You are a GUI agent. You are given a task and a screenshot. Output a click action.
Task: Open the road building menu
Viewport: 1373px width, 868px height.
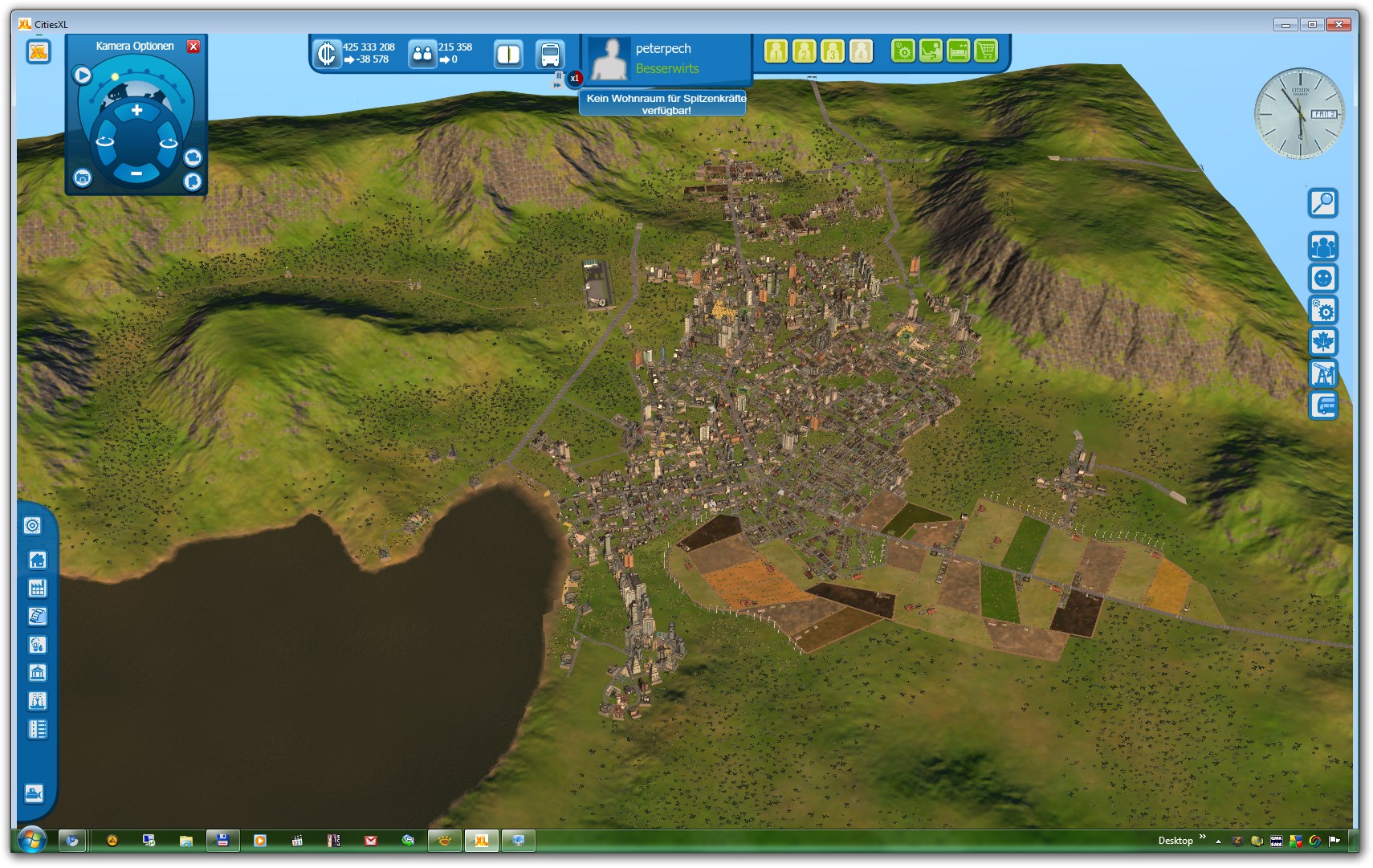coord(37,729)
